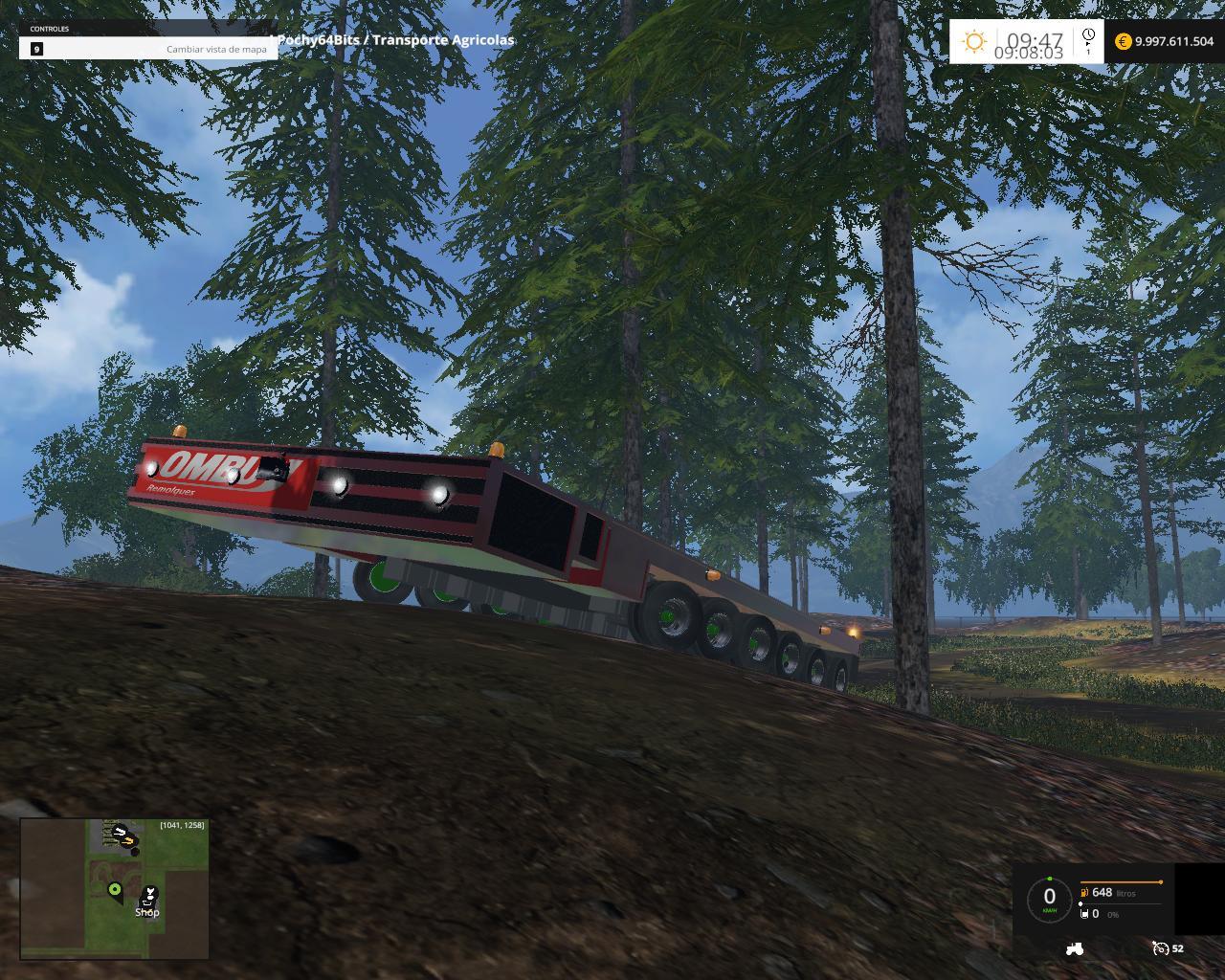Click the euro coin money icon

(x=1123, y=41)
